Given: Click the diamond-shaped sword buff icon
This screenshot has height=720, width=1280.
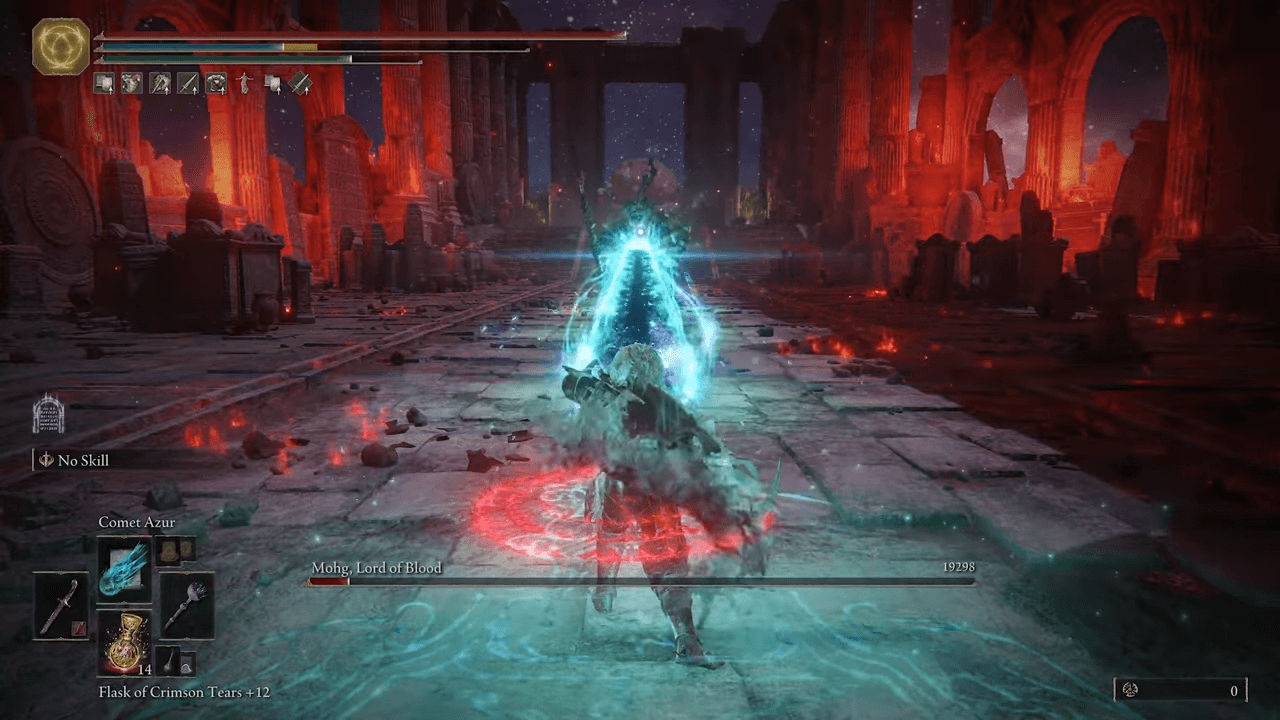Looking at the screenshot, I should tap(300, 84).
